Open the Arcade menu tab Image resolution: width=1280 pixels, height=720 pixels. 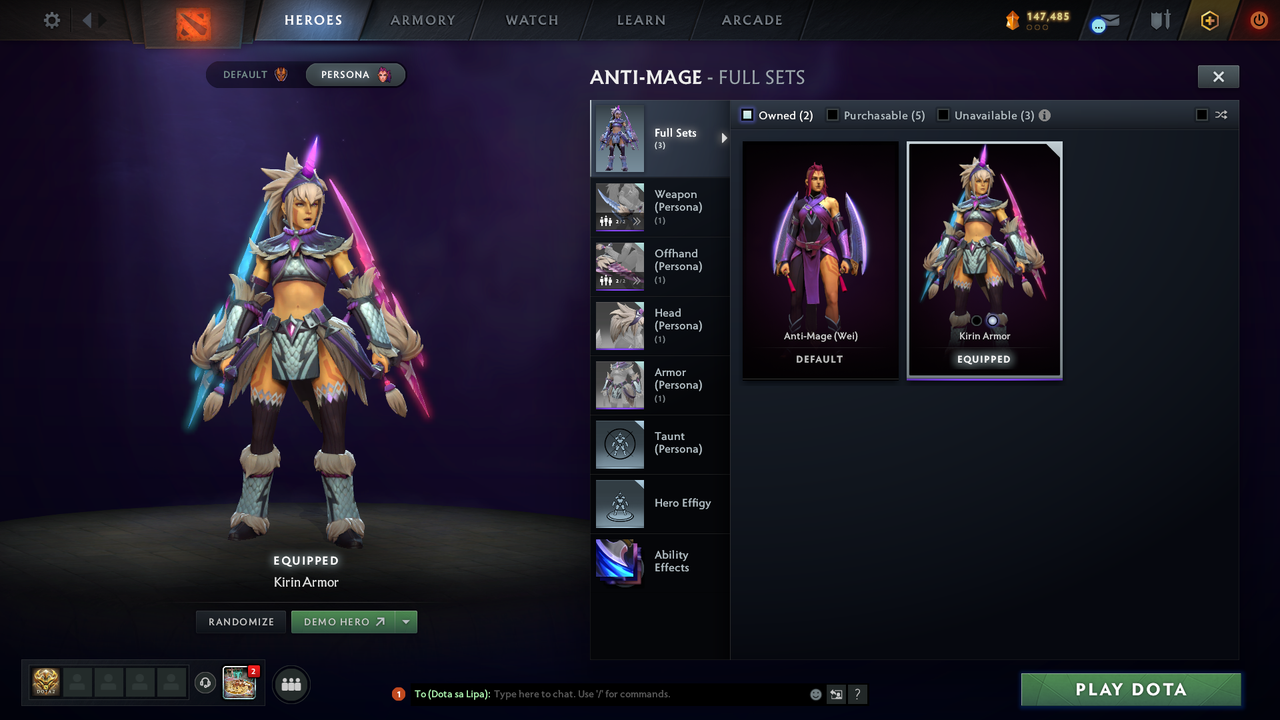point(751,20)
